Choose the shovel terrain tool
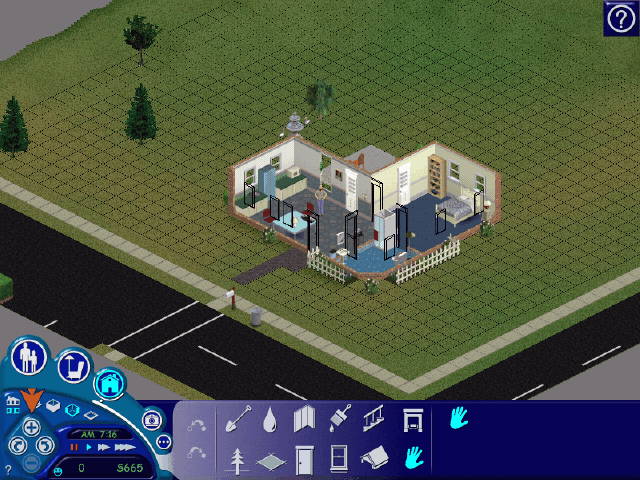Image resolution: width=640 pixels, height=480 pixels. pyautogui.click(x=237, y=420)
